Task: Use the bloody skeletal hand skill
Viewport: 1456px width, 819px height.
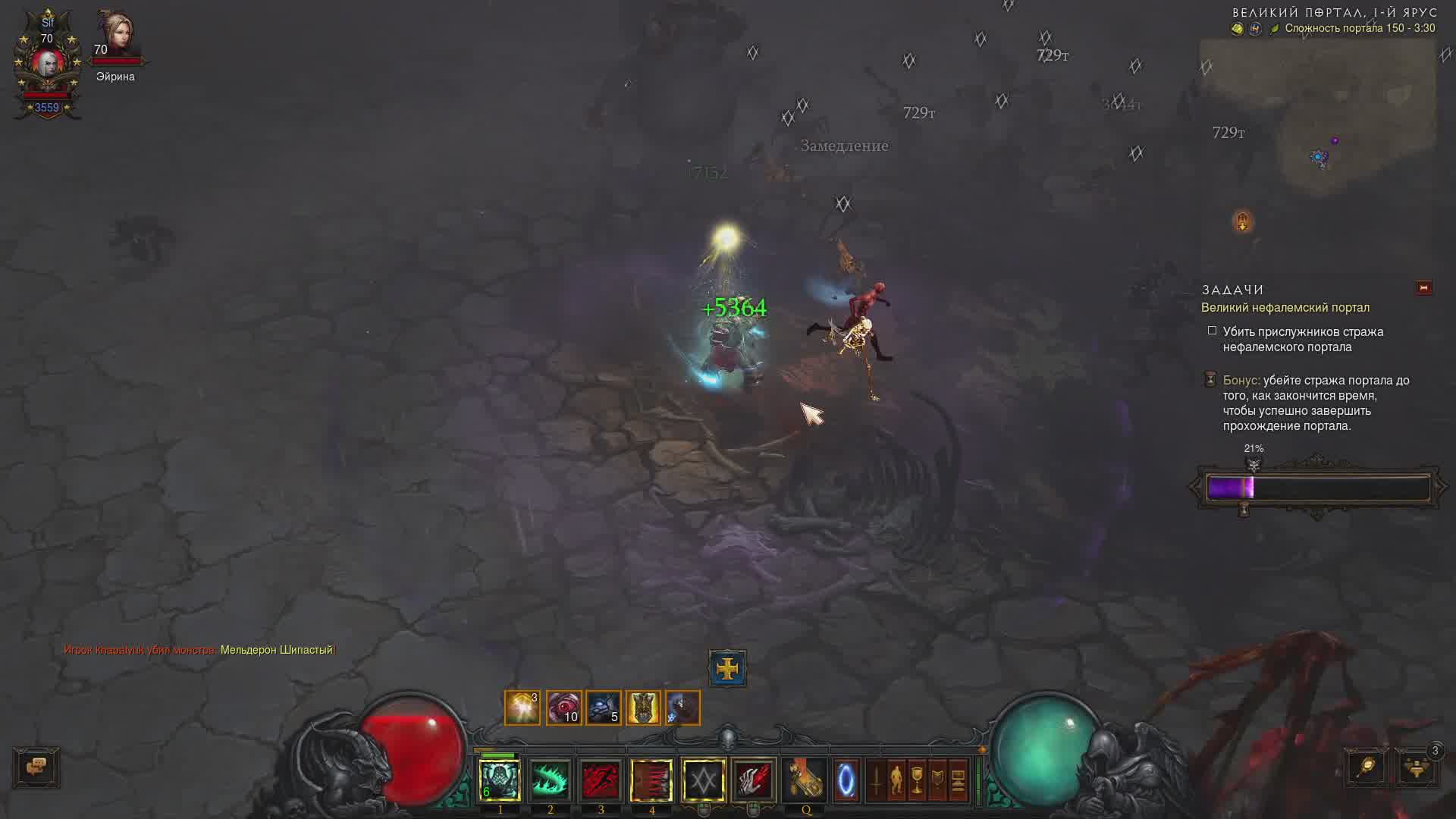Action: click(x=753, y=780)
